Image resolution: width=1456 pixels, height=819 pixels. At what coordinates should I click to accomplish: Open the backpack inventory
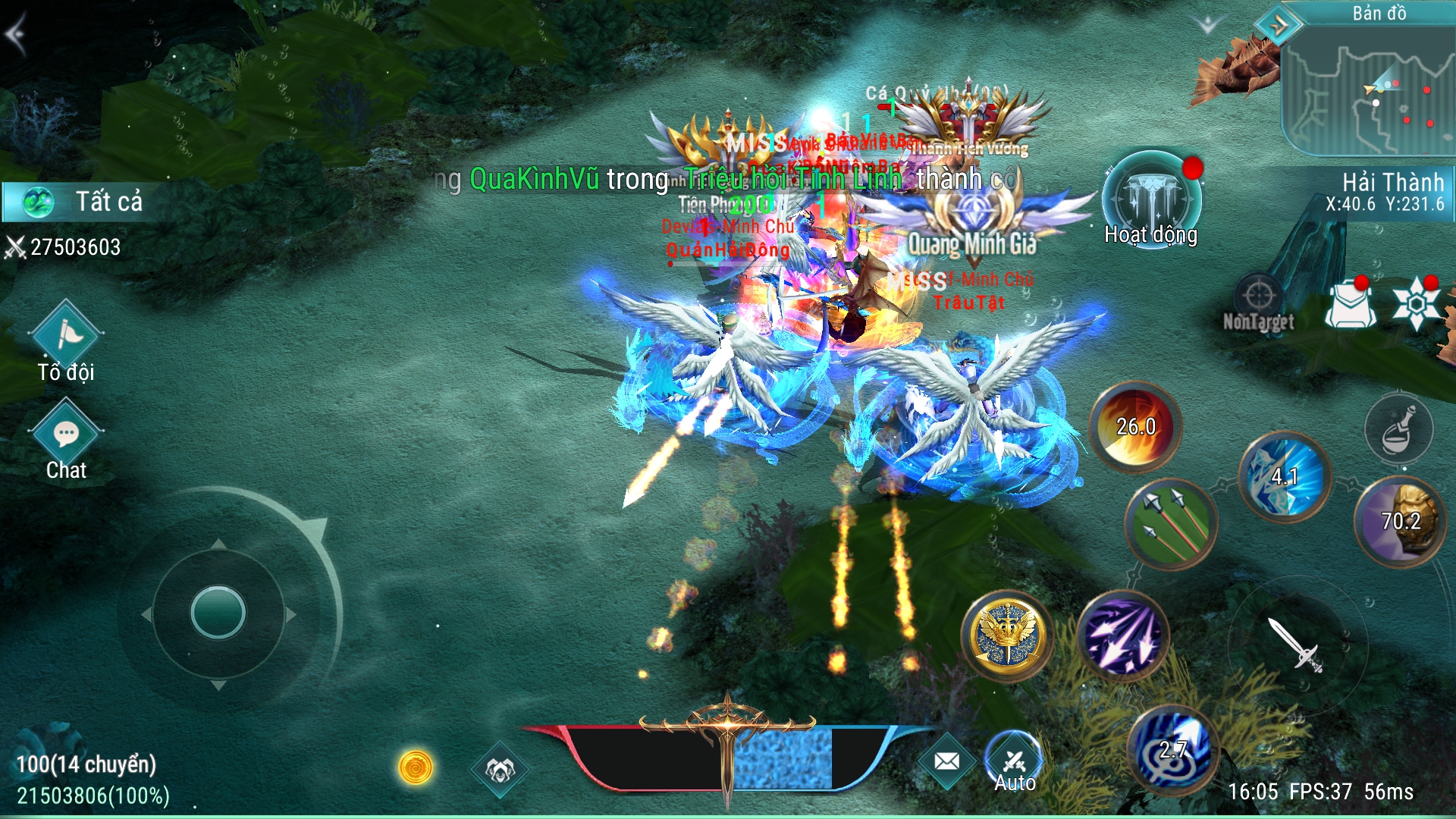(1350, 304)
